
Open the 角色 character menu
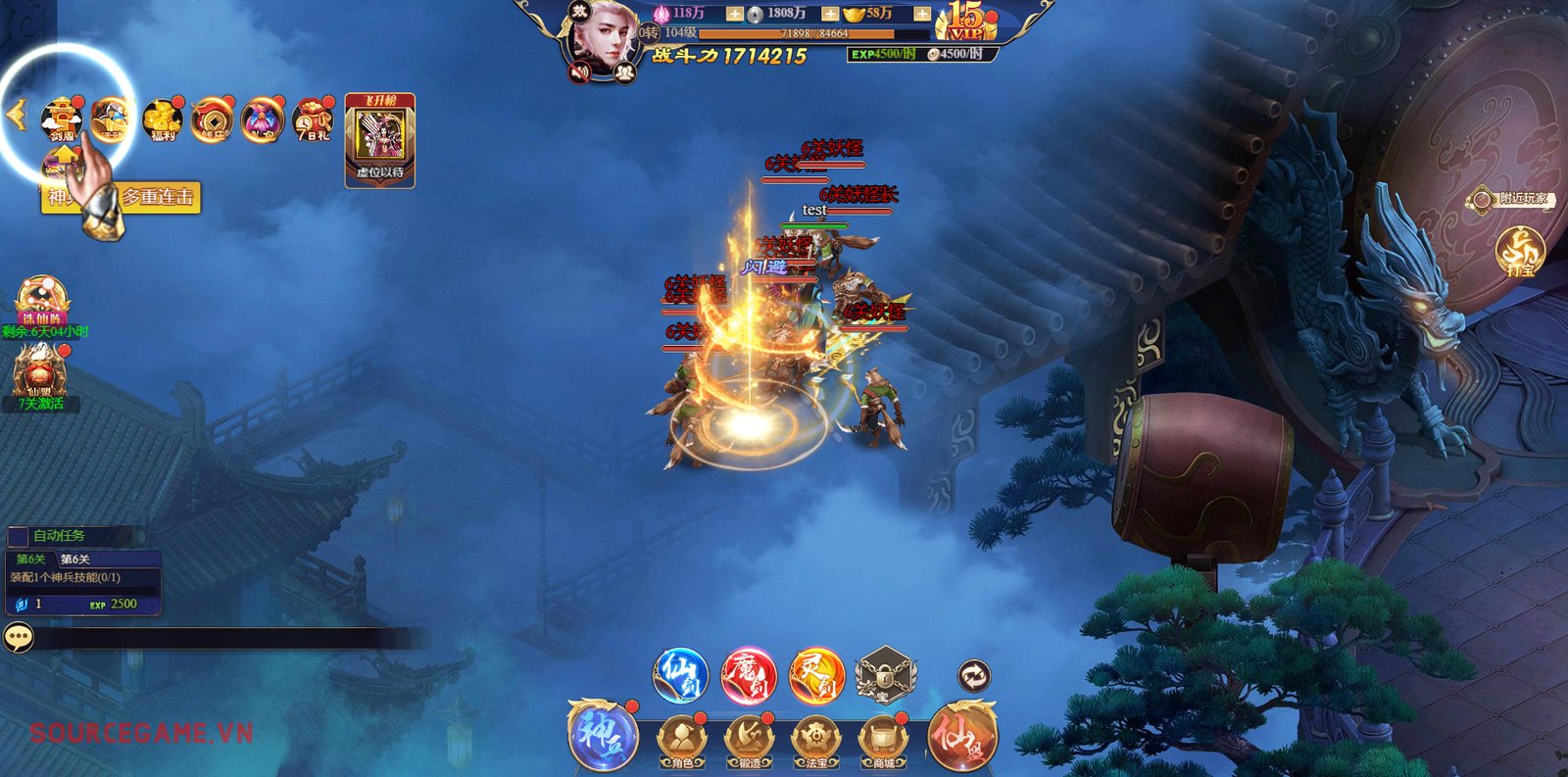point(682,741)
